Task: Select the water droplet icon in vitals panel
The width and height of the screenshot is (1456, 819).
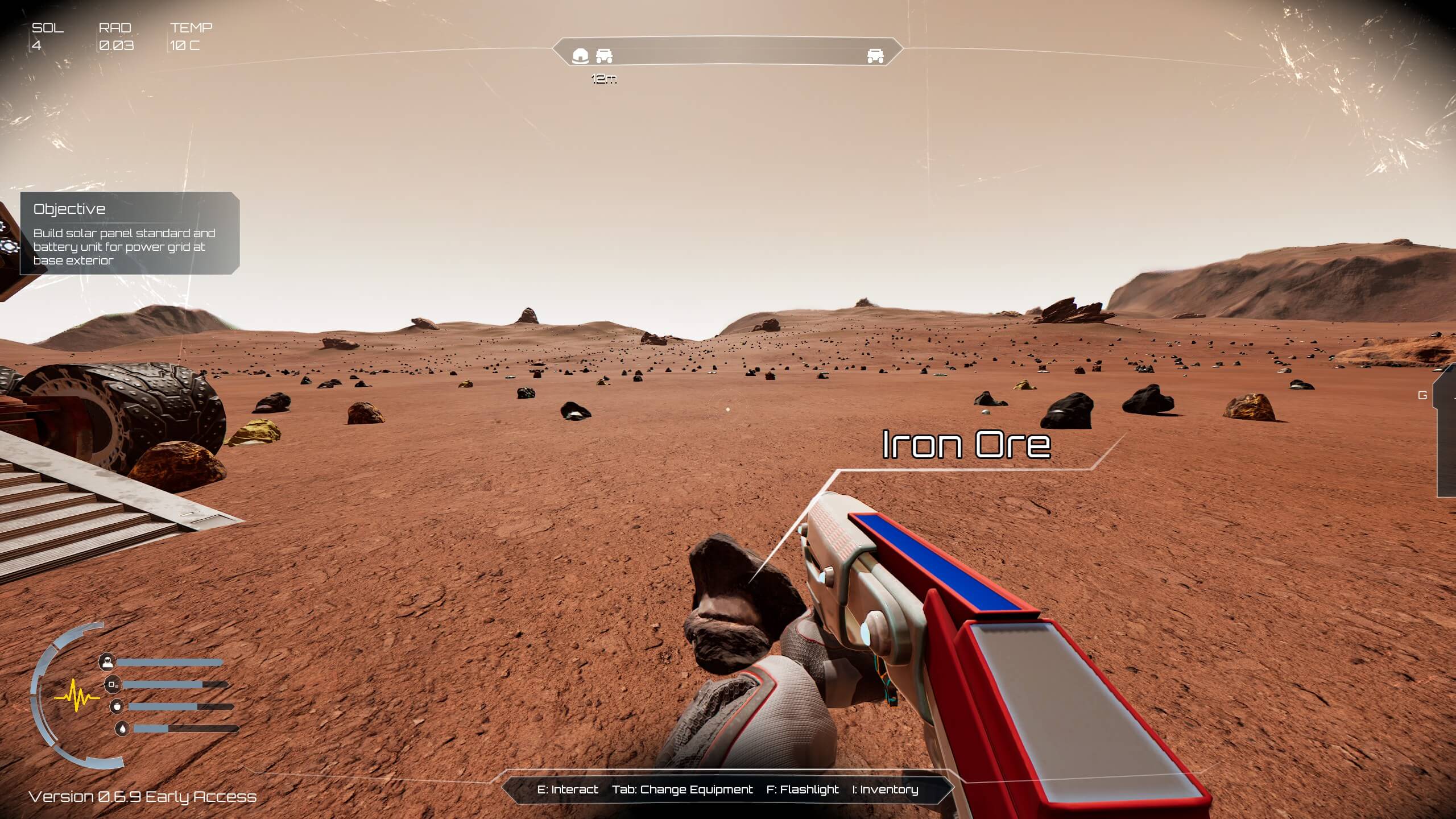Action: (x=122, y=729)
